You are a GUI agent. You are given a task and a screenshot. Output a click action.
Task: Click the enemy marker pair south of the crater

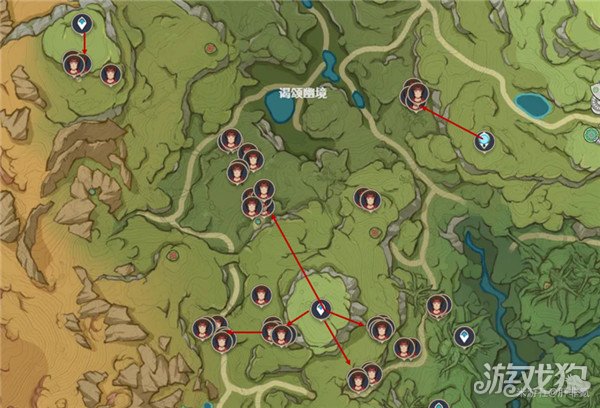[364, 377]
